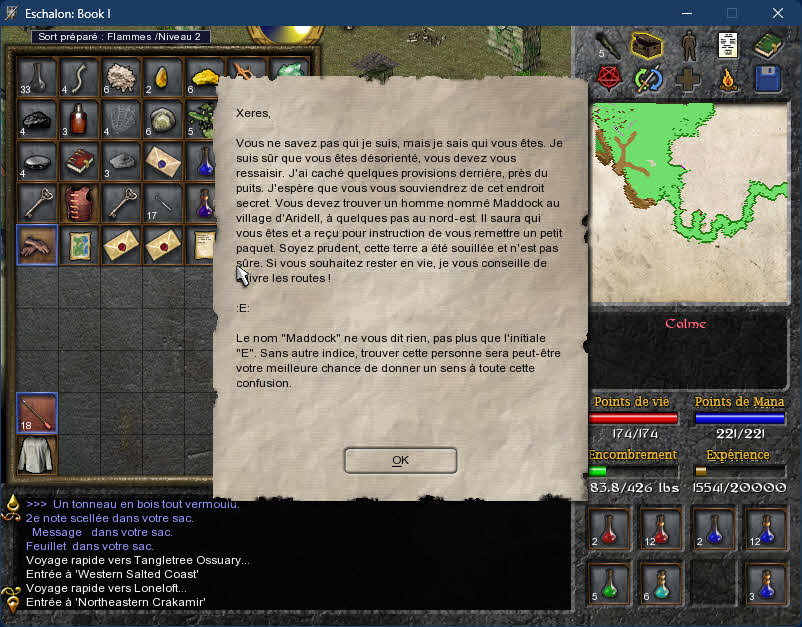Select the white shirt equipment slot

tap(37, 455)
